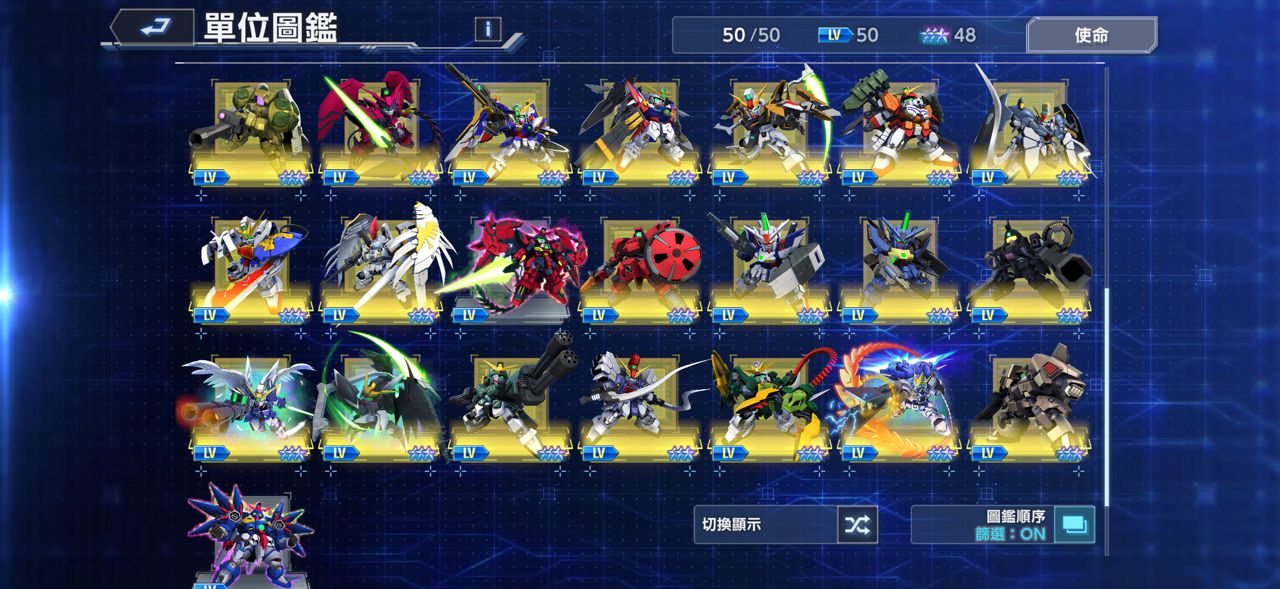This screenshot has height=589, width=1280.
Task: Open the info "i" button
Action: 487,29
